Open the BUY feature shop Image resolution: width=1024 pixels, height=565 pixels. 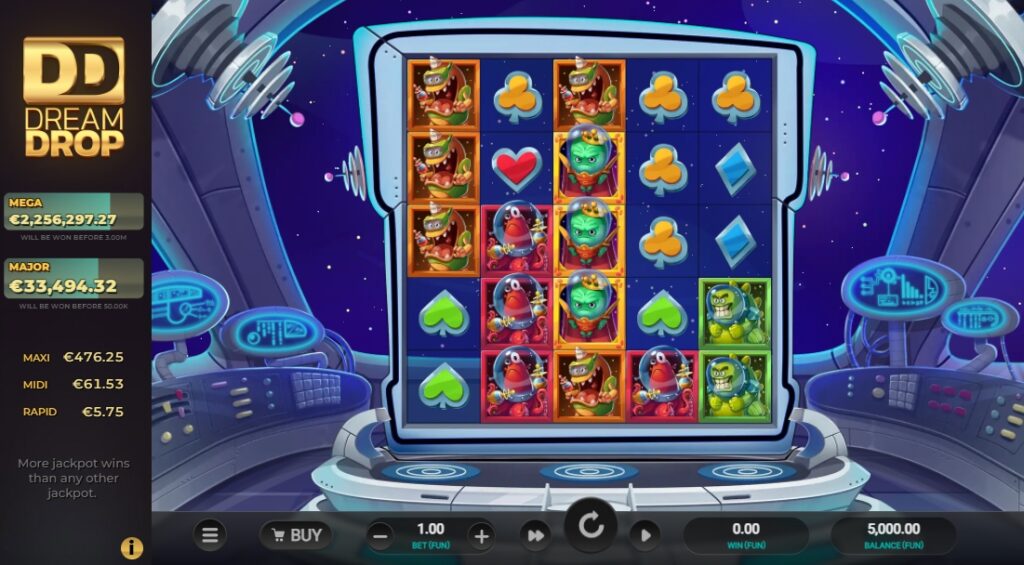tap(296, 535)
